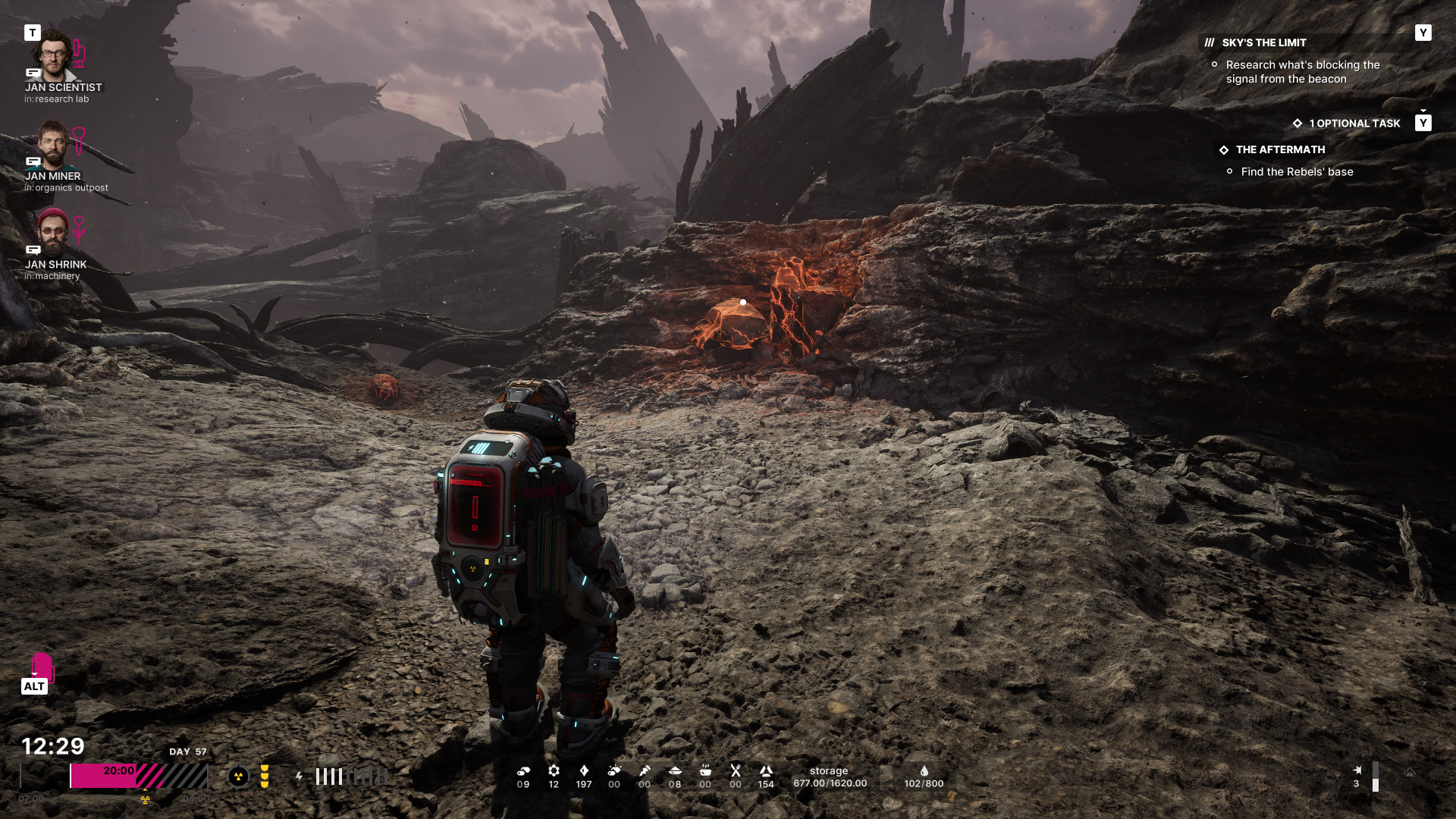Expand the 1 Optional Task entry

(1354, 124)
